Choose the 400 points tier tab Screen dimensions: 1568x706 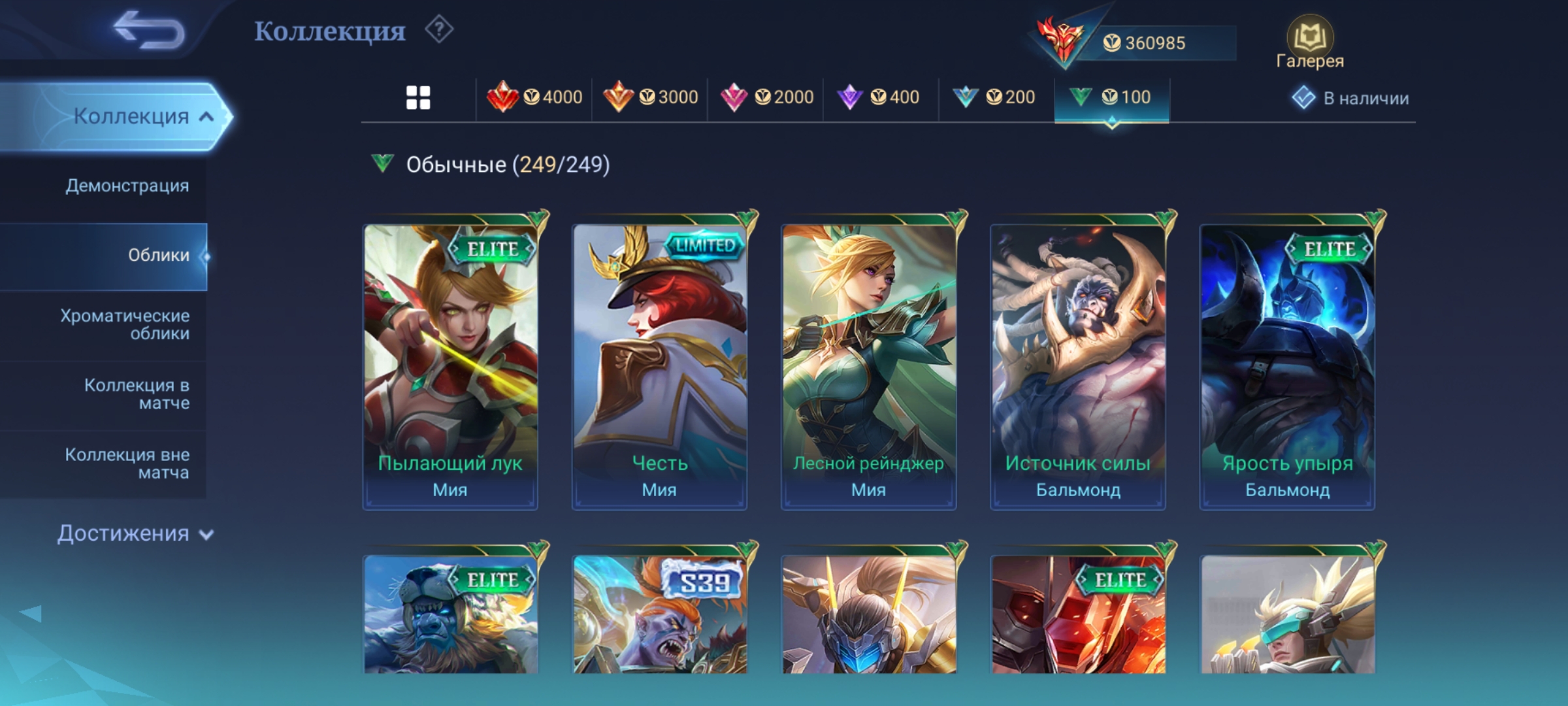coord(879,98)
